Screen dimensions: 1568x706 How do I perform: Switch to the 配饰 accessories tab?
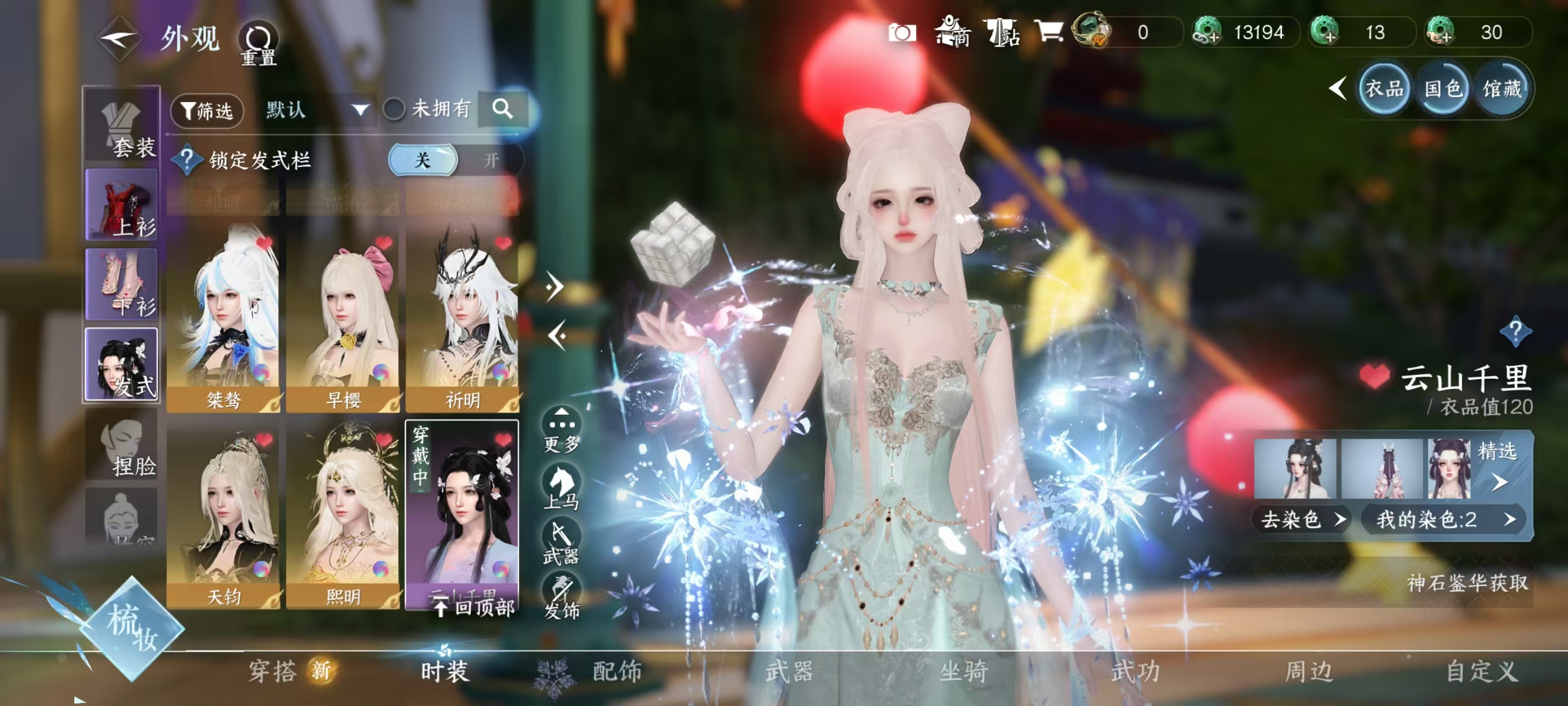tap(616, 671)
